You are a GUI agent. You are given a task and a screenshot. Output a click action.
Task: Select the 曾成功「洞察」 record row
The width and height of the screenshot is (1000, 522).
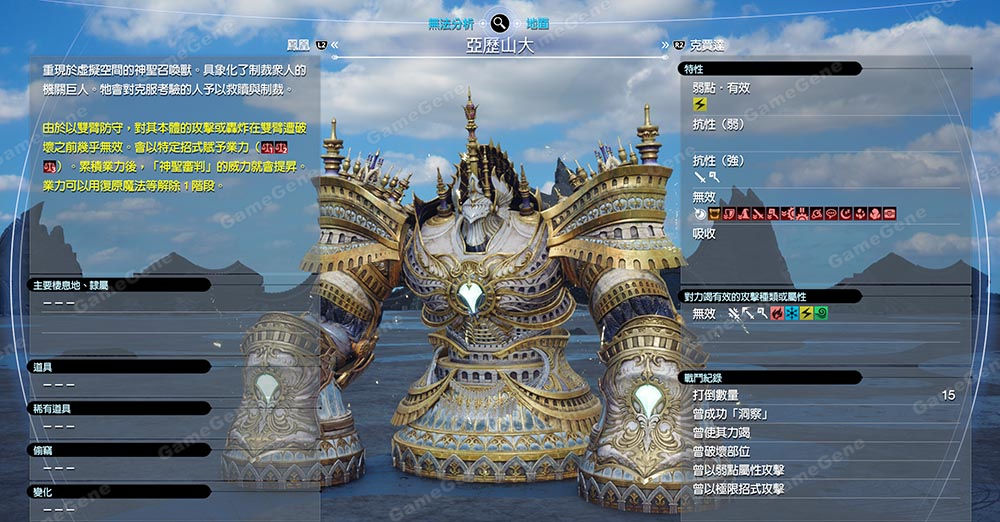pos(822,414)
